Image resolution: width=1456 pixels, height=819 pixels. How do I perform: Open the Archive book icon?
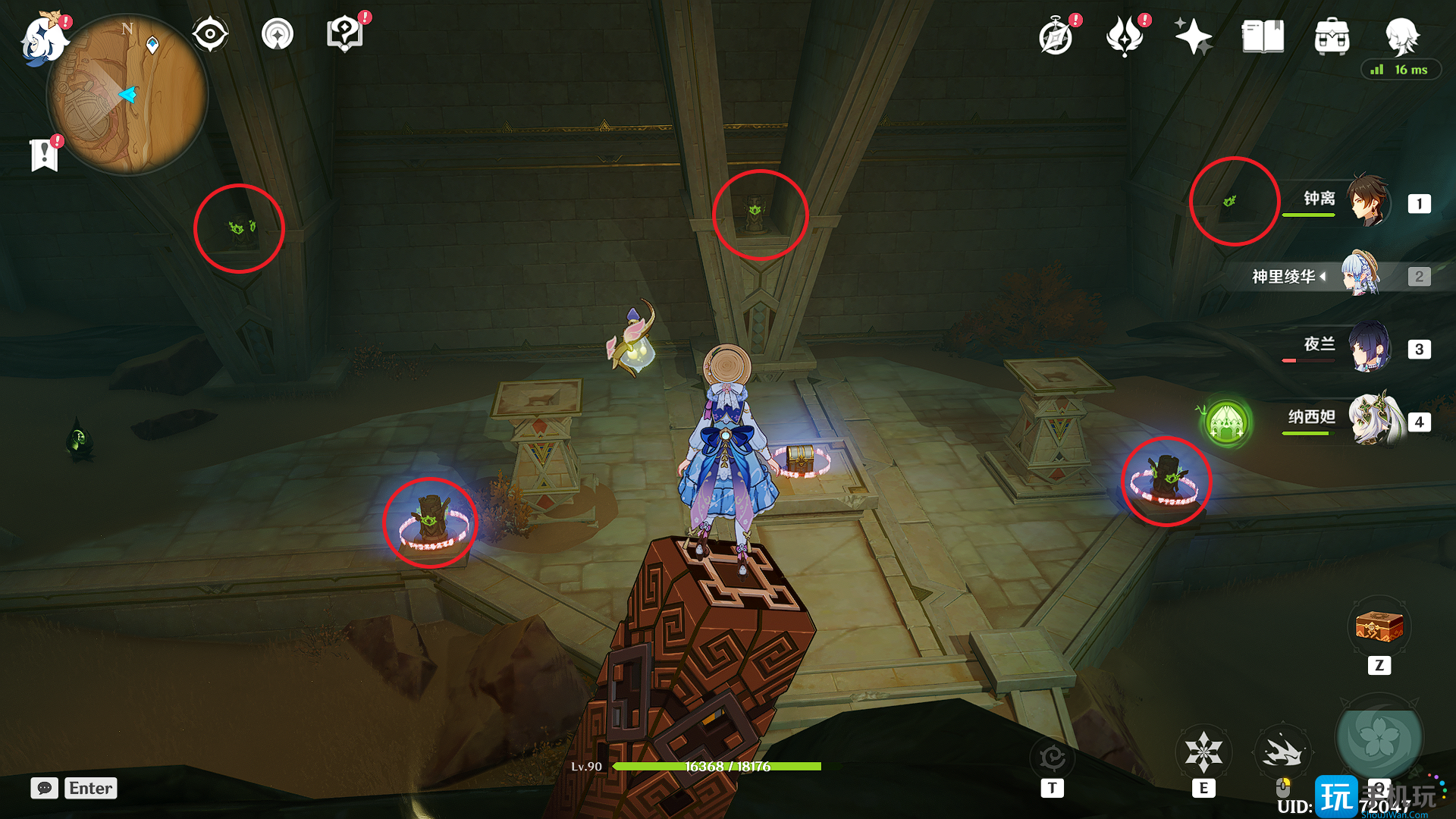click(x=1263, y=36)
